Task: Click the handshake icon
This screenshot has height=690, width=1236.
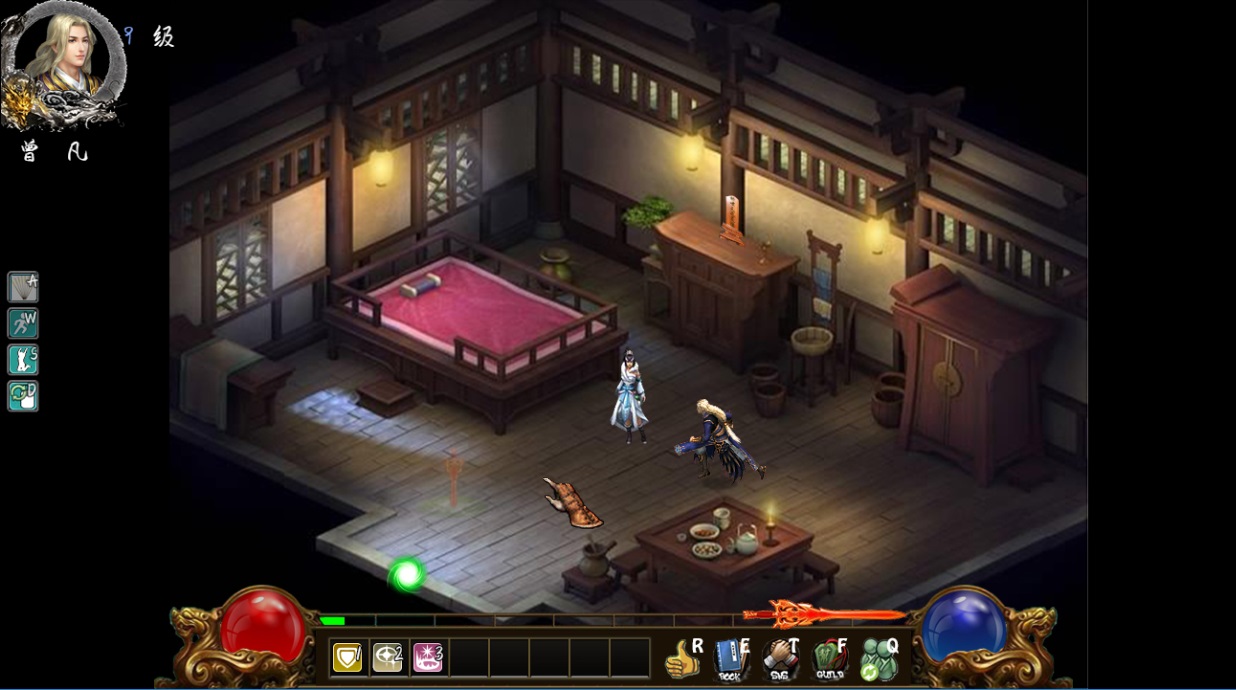Action: (780, 660)
